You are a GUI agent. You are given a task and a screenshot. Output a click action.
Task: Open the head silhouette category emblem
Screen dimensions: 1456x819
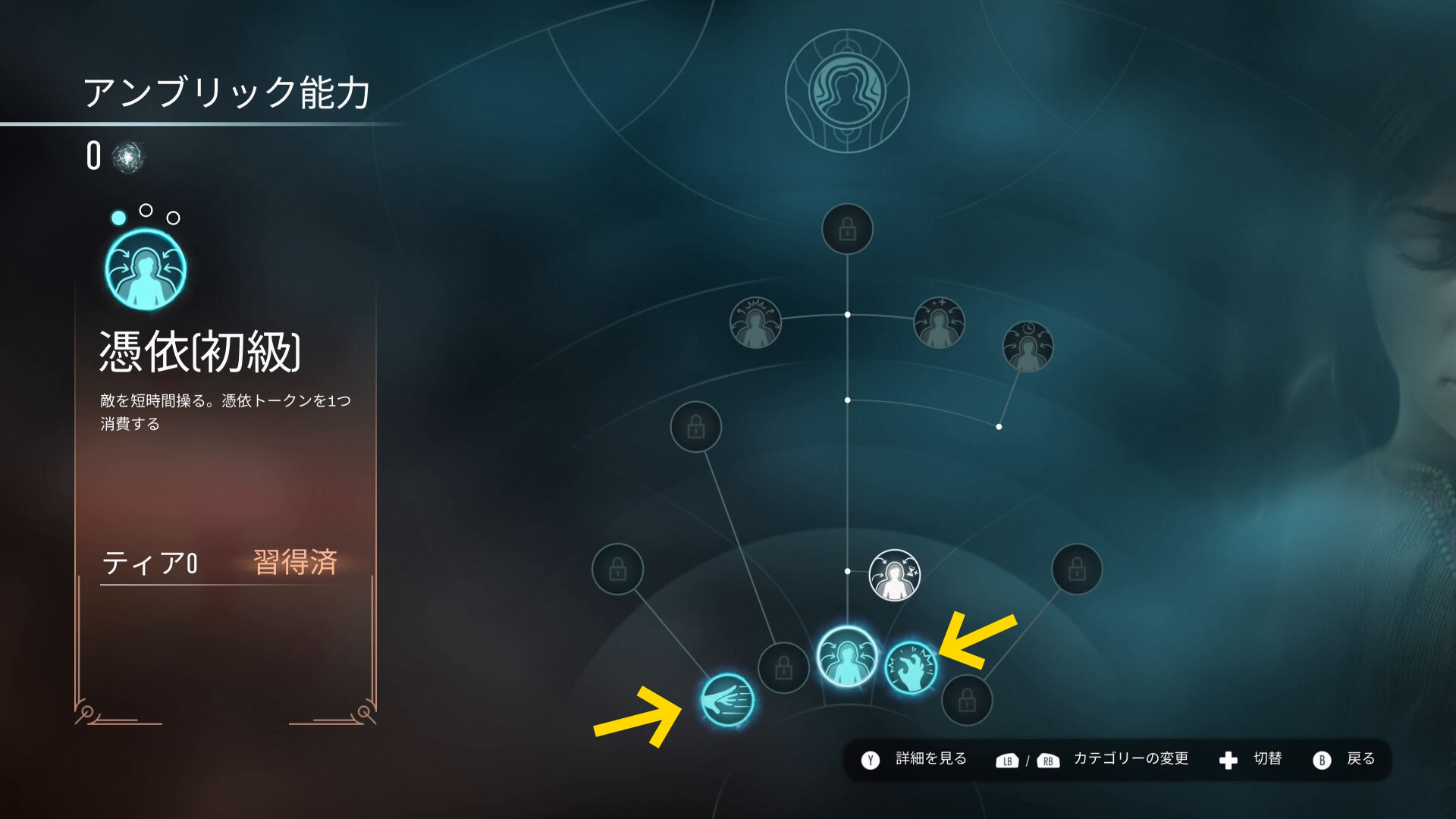pos(847,91)
